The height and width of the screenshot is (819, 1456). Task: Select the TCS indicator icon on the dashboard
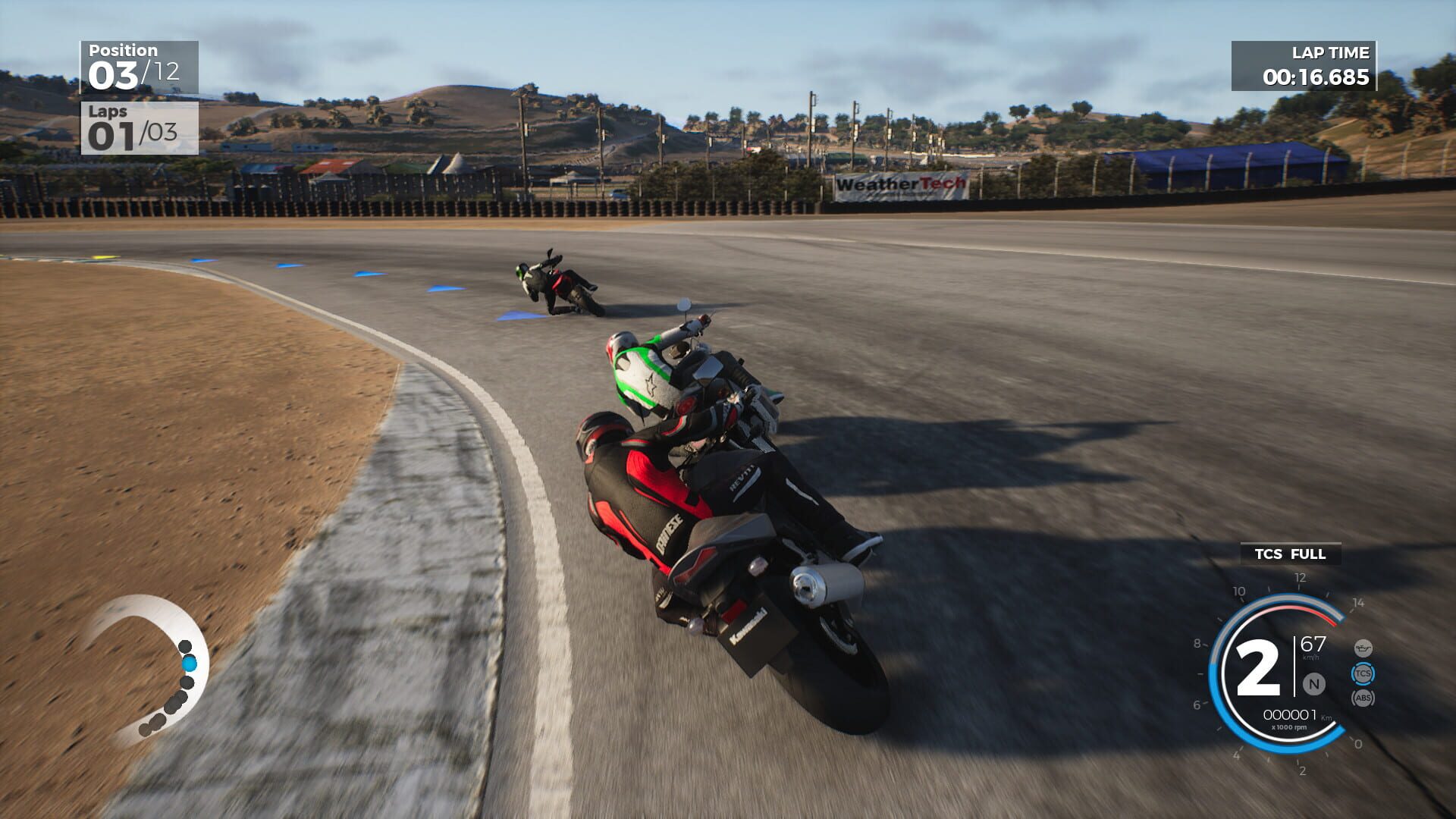coord(1363,673)
